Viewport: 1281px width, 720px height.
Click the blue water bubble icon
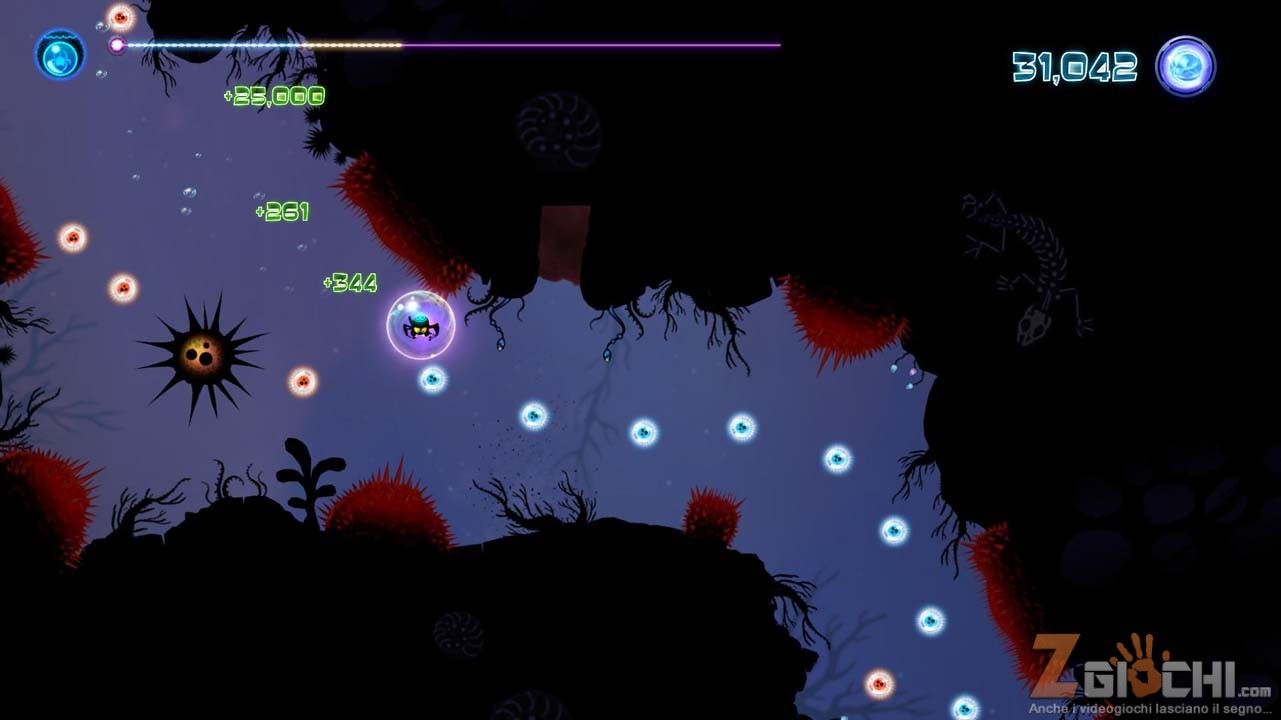coord(60,54)
